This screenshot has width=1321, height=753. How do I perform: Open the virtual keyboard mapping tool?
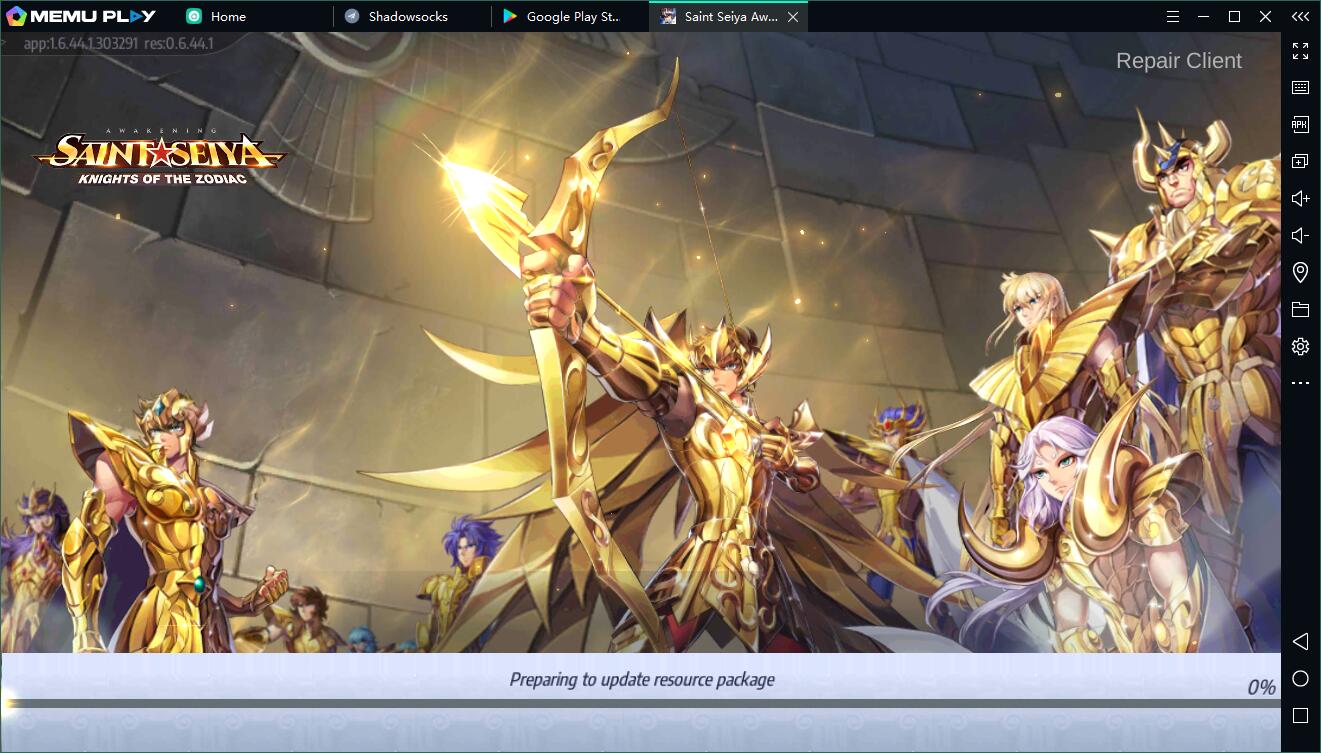(1300, 87)
